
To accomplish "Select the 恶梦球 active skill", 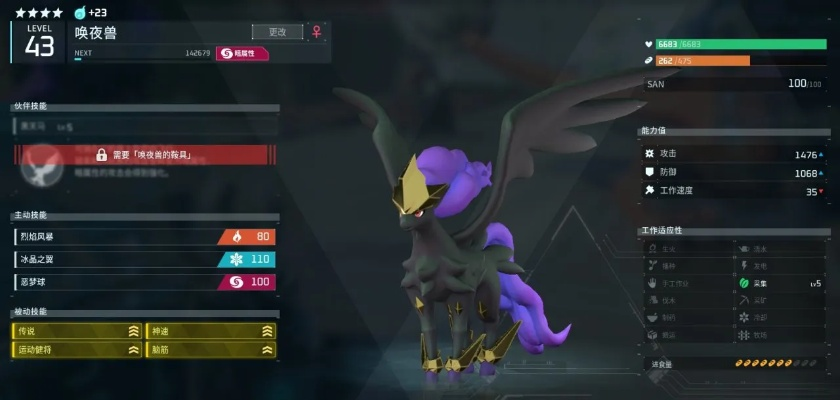I will tap(145, 282).
